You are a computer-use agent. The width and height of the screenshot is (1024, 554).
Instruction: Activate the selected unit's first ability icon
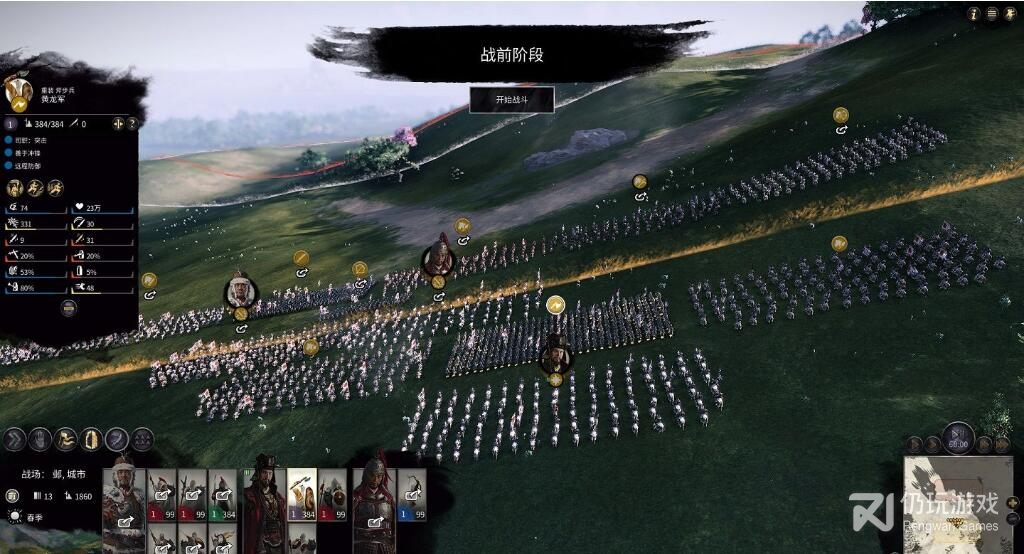coord(15,187)
